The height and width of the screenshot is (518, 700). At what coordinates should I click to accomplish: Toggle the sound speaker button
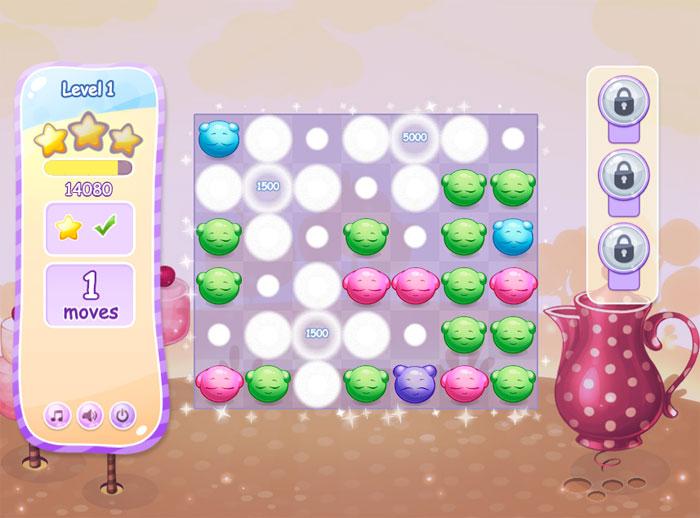89,414
